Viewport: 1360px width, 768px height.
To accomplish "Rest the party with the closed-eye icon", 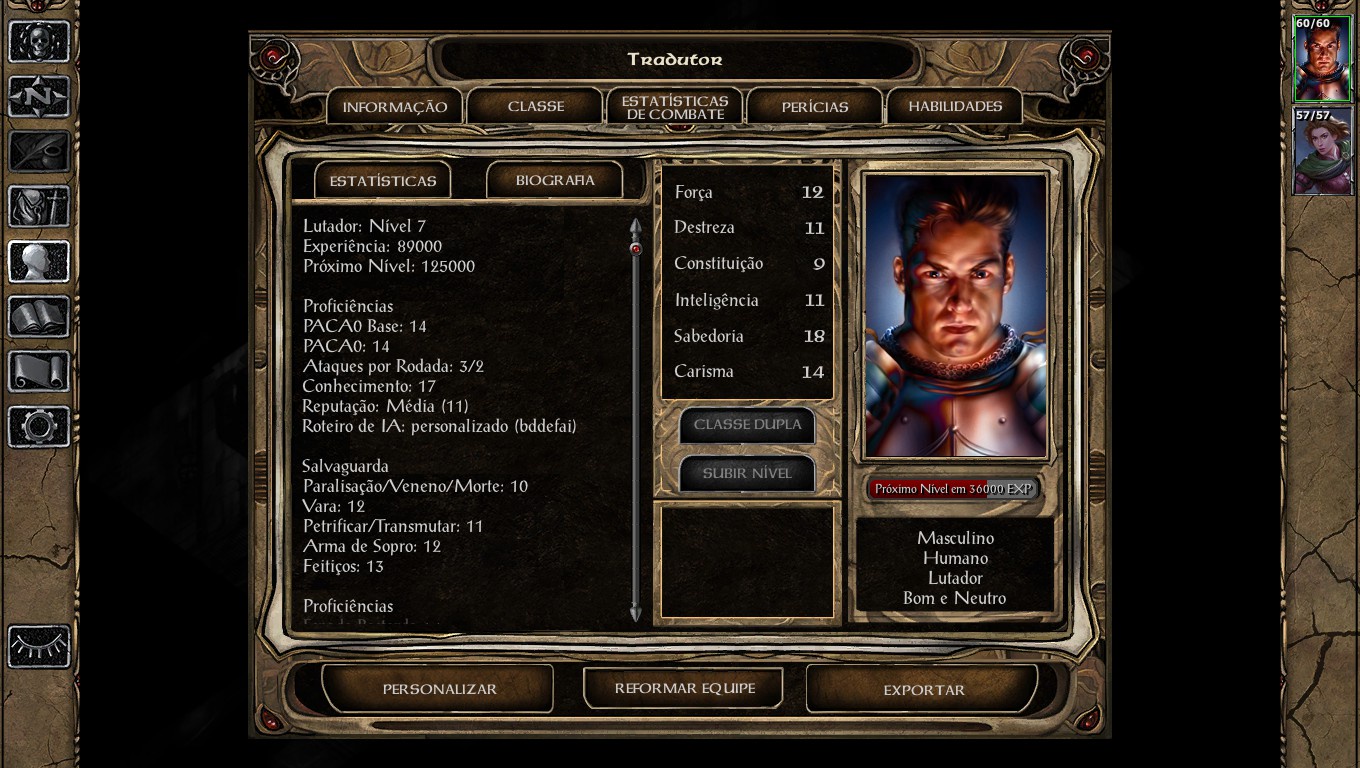I will click(x=39, y=646).
